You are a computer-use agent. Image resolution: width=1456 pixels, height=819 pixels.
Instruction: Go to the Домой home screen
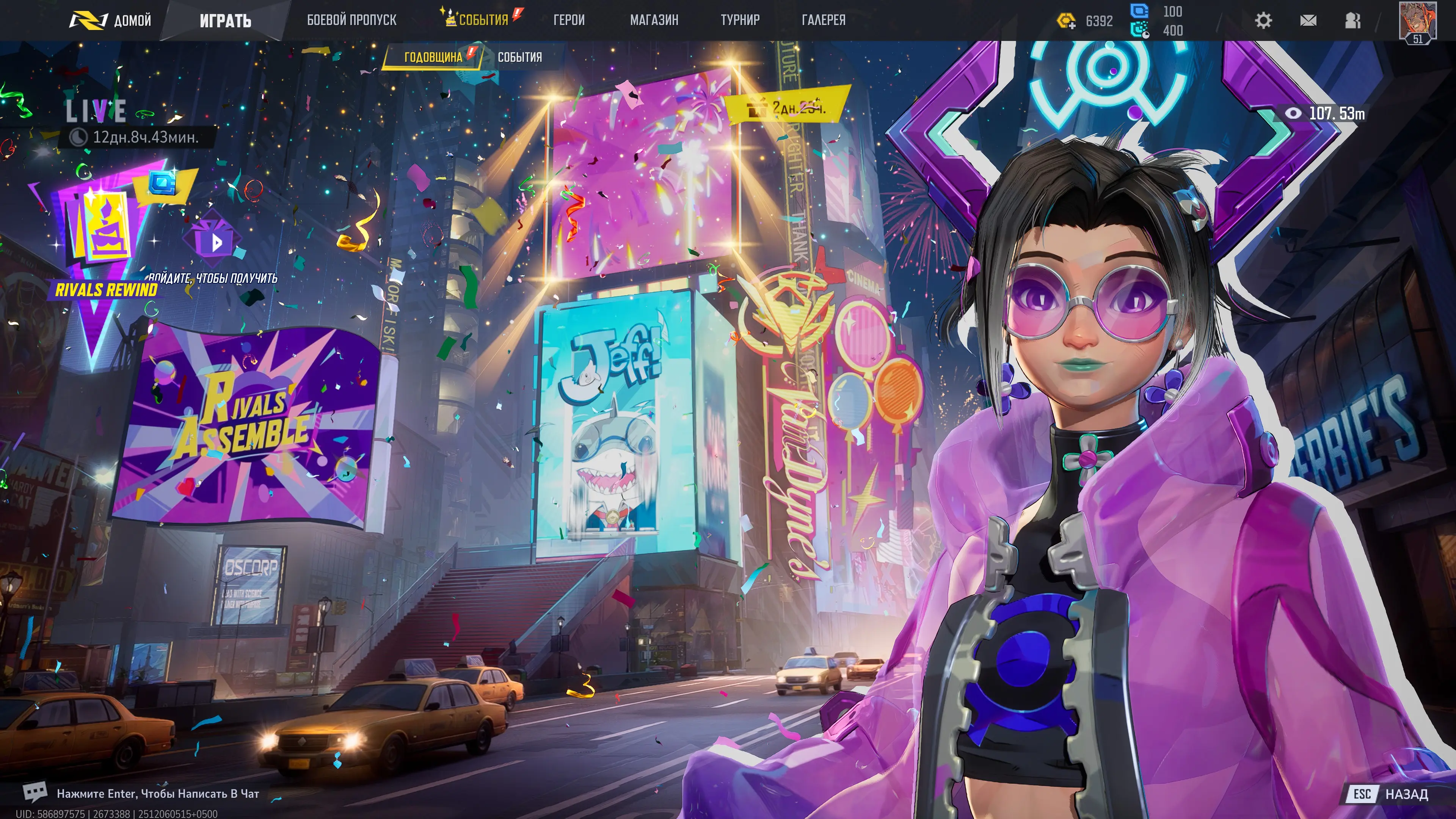[x=111, y=21]
